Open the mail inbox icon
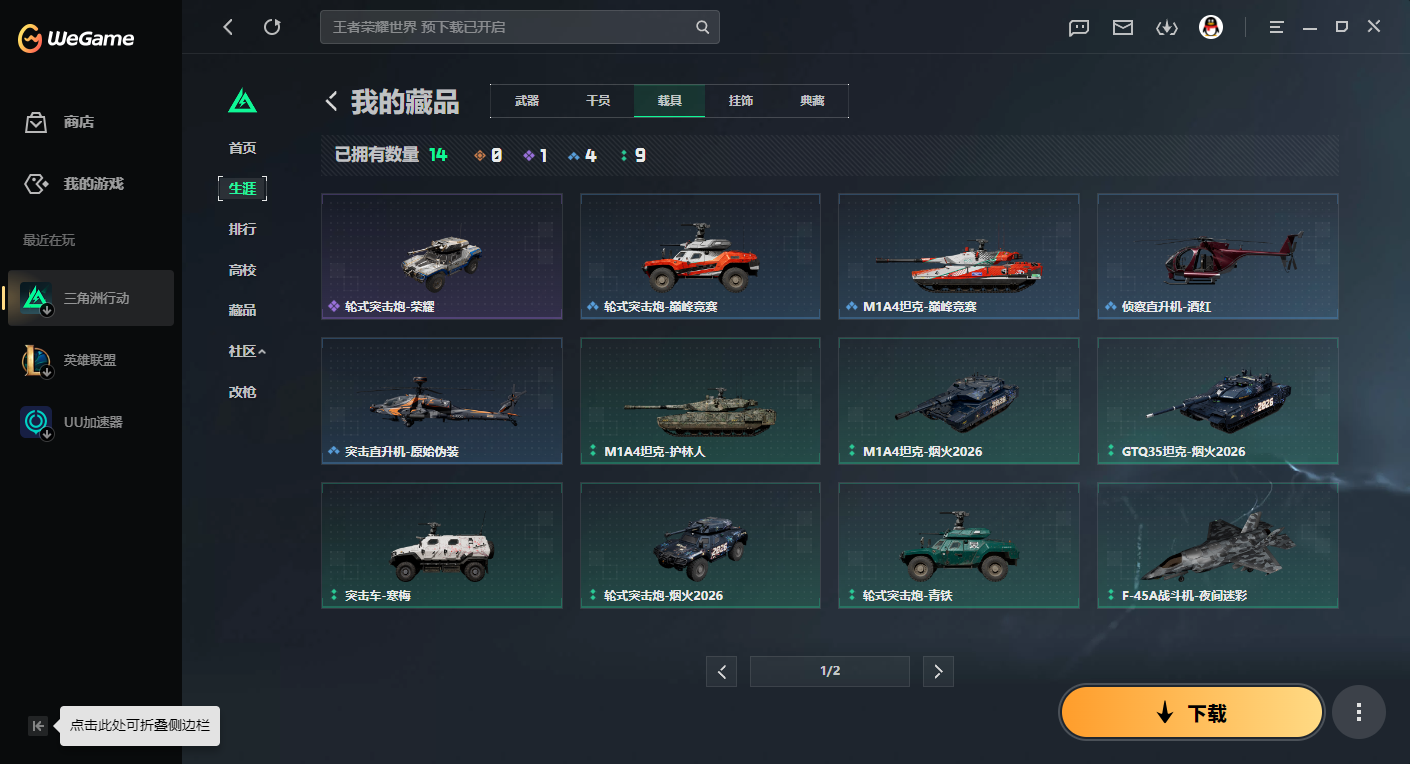Viewport: 1410px width, 764px height. (1122, 27)
